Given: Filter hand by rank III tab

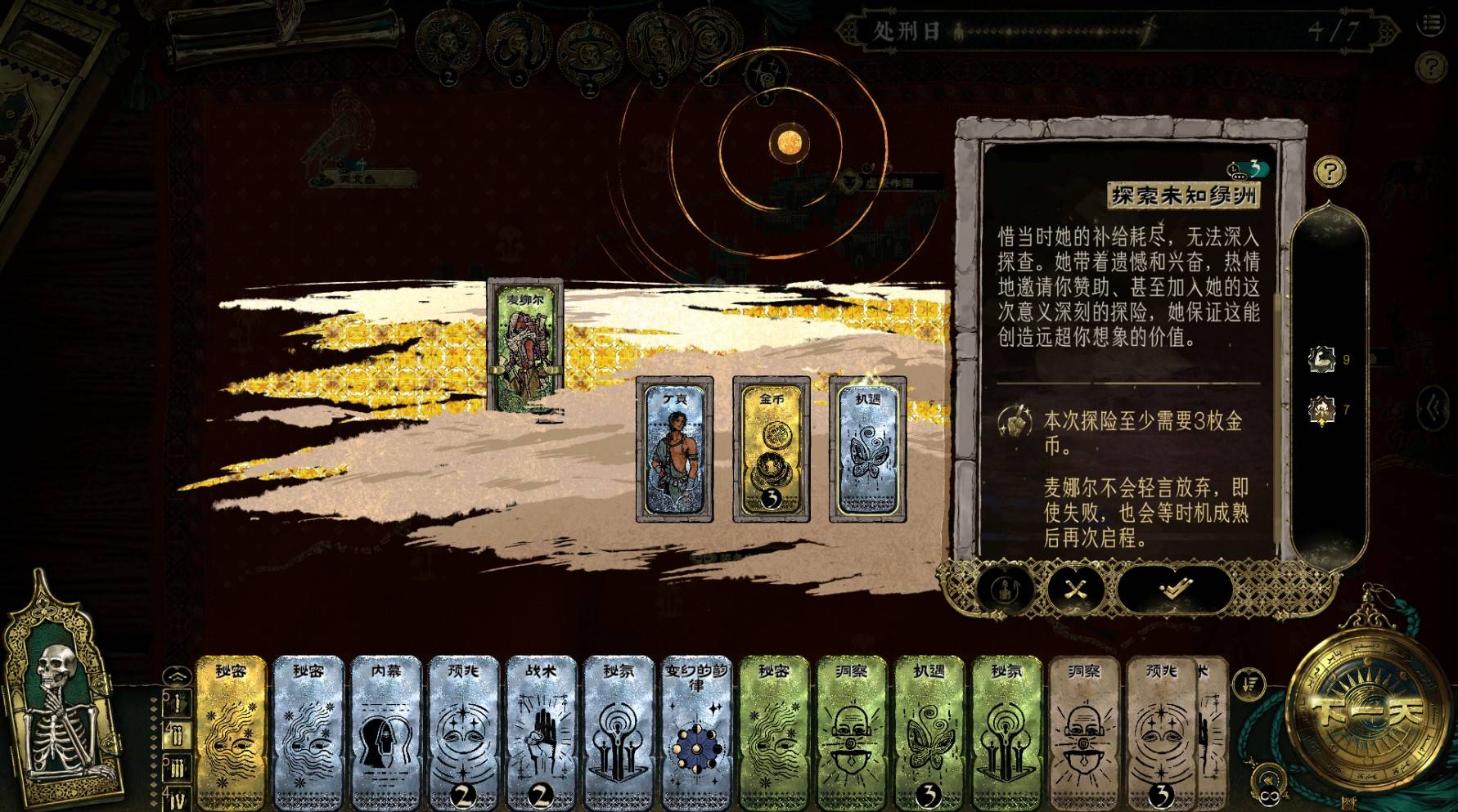Looking at the screenshot, I should point(178,767).
